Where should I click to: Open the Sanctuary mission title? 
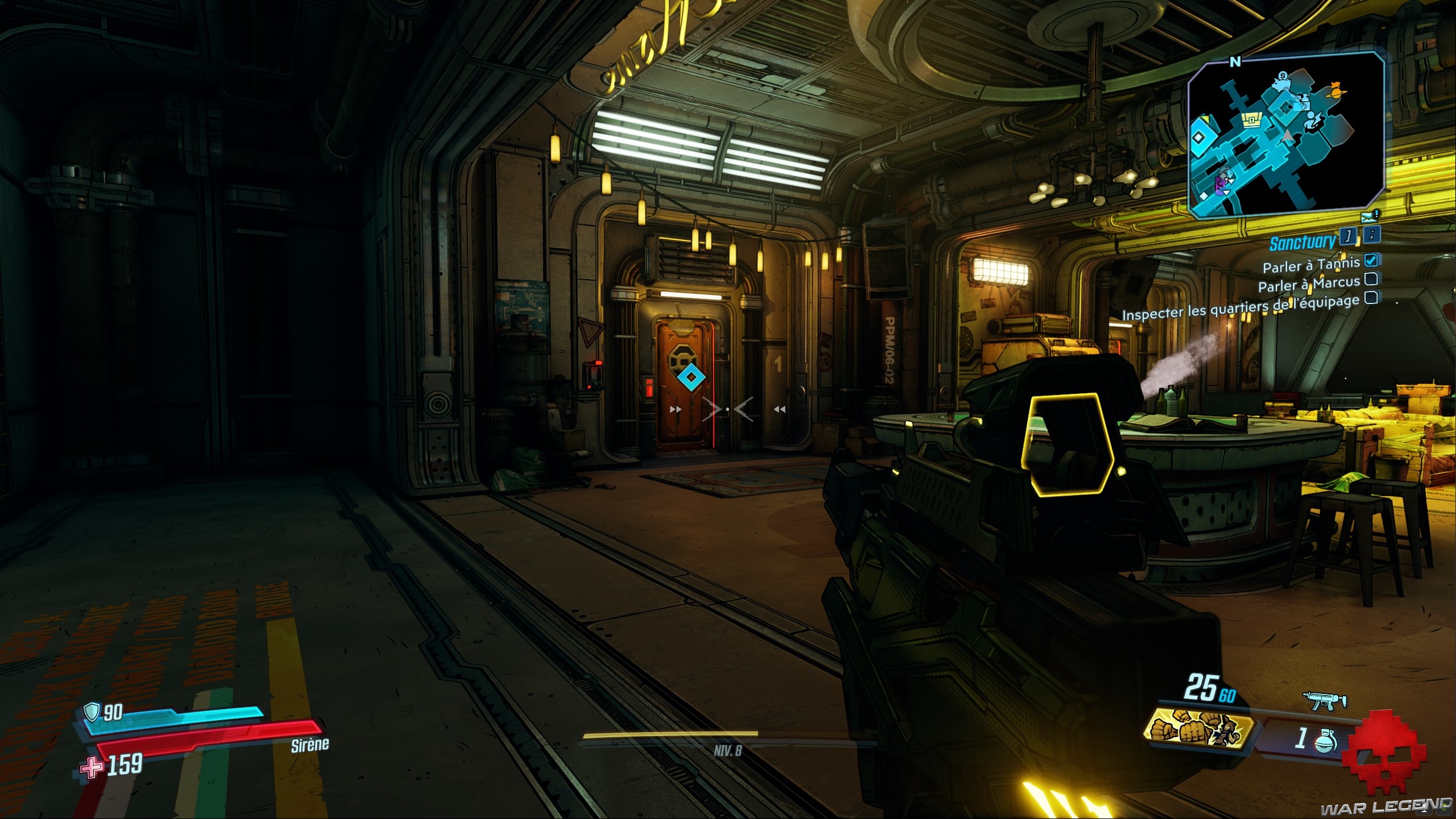point(1302,243)
